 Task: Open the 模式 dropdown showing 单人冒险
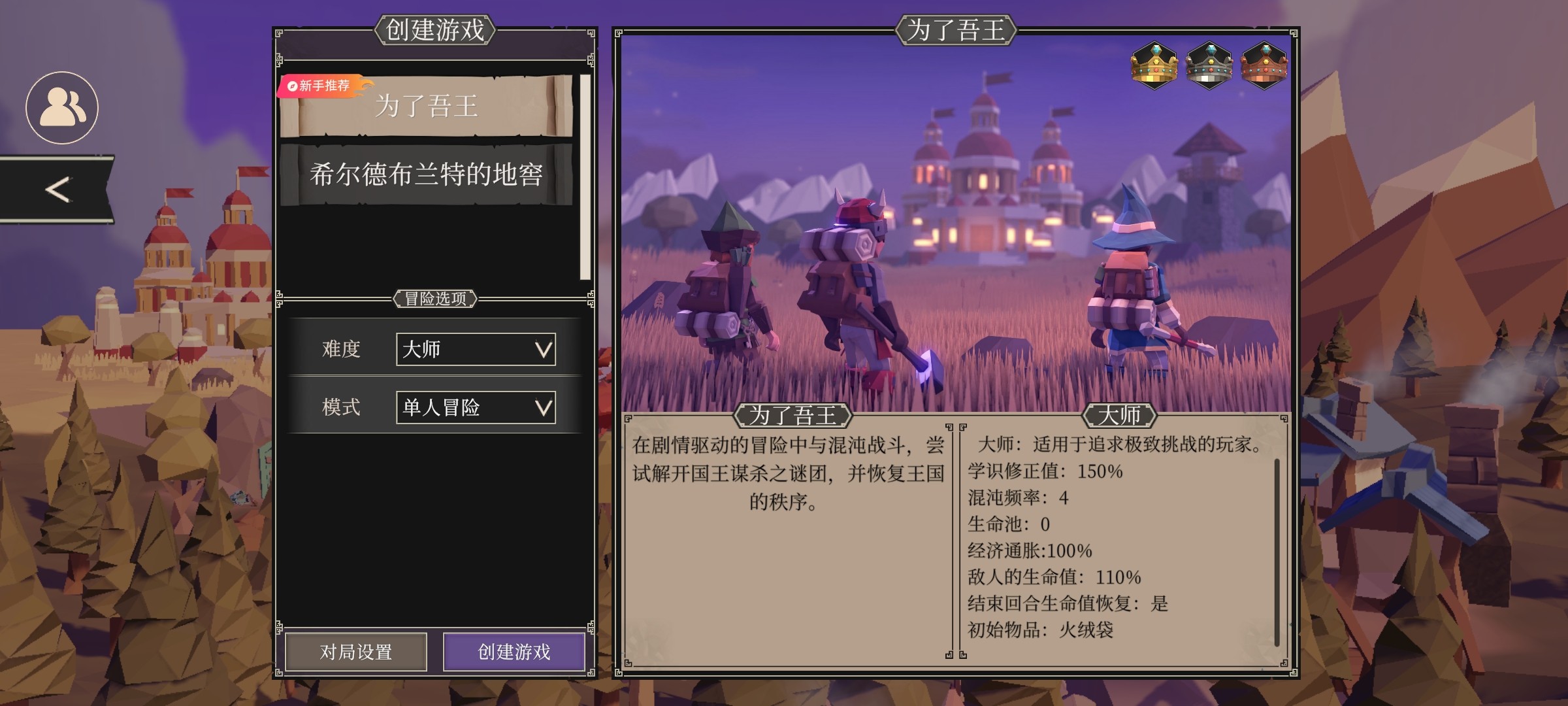click(476, 407)
